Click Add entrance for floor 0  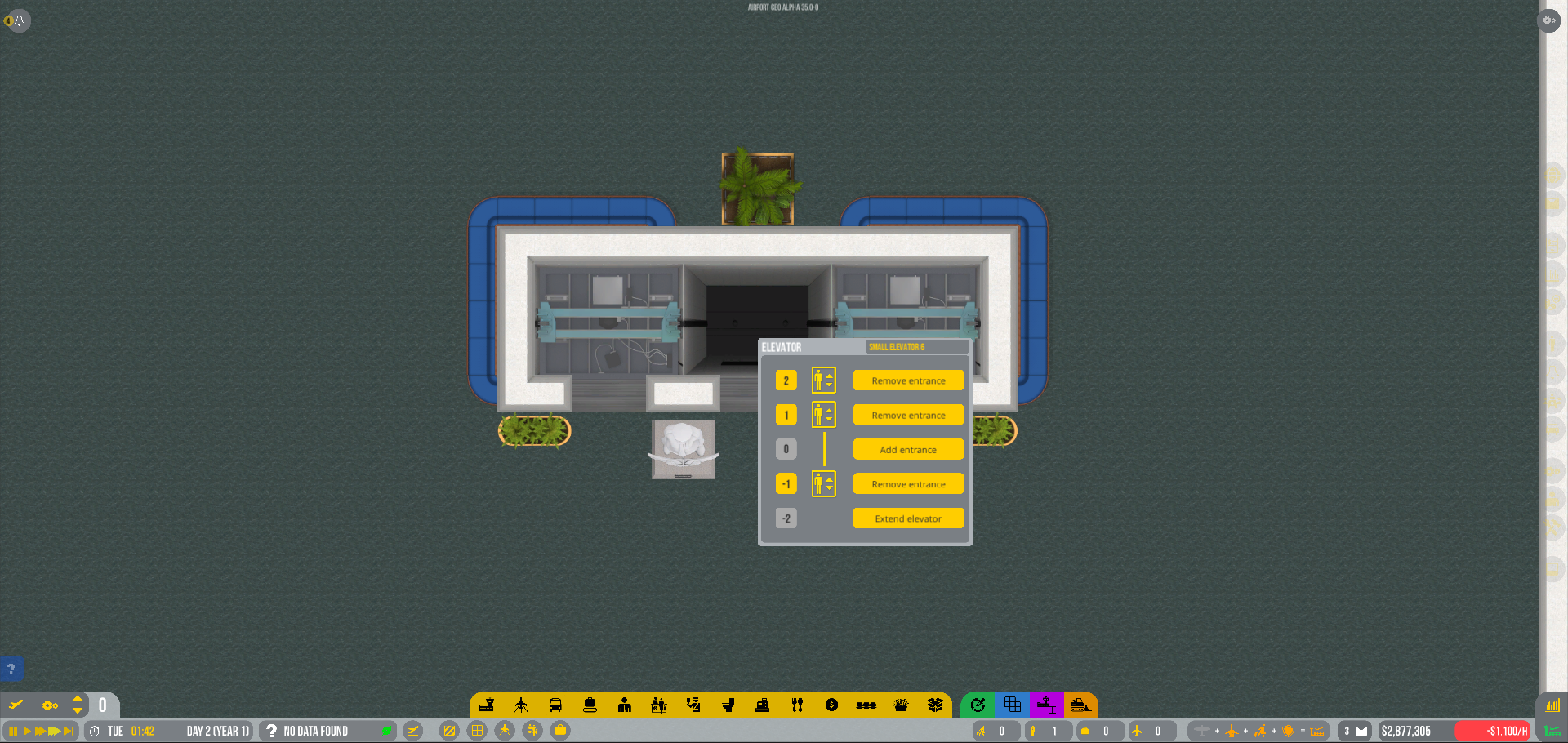point(907,449)
